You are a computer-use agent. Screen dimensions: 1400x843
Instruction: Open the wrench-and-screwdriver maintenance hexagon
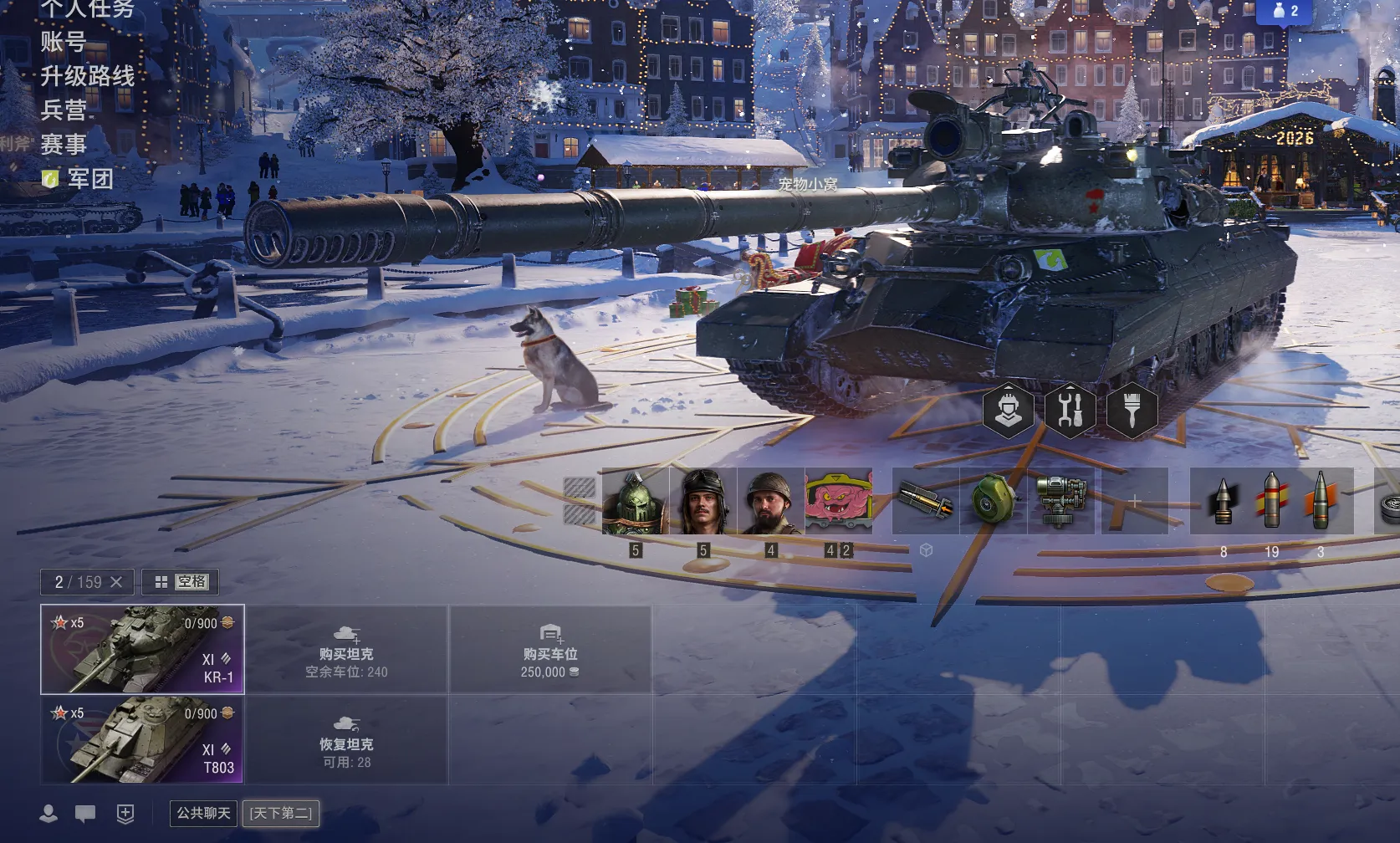(1070, 410)
